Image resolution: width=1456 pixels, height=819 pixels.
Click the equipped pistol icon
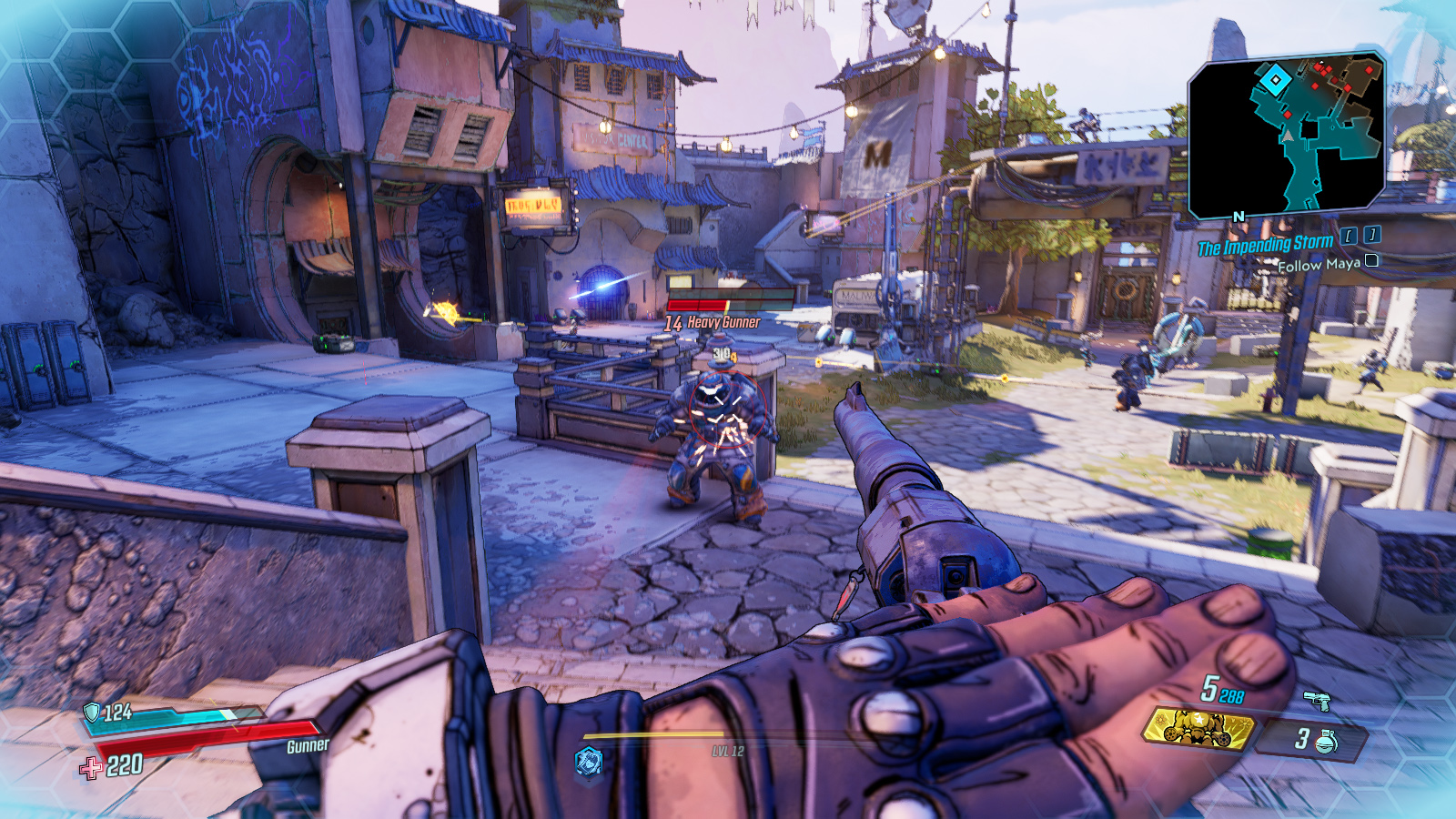[x=1316, y=700]
